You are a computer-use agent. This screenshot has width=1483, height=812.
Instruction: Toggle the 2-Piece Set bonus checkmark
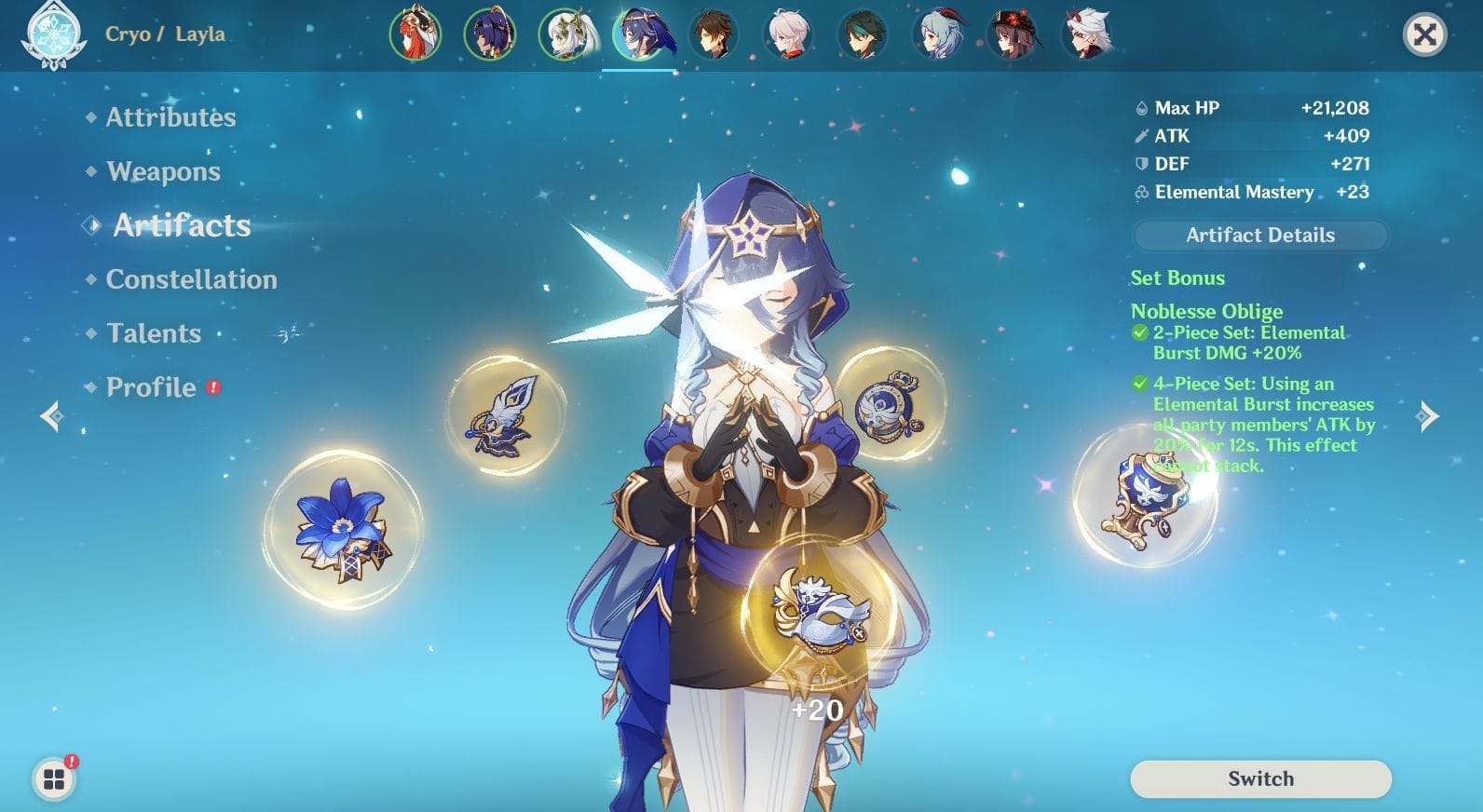(x=1139, y=332)
